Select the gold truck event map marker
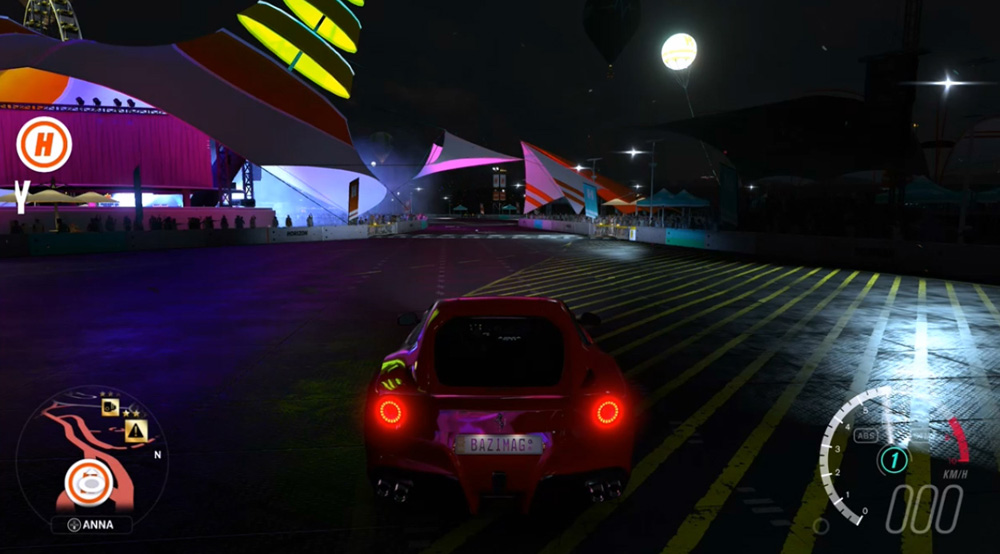The image size is (1000, 554). [x=110, y=407]
